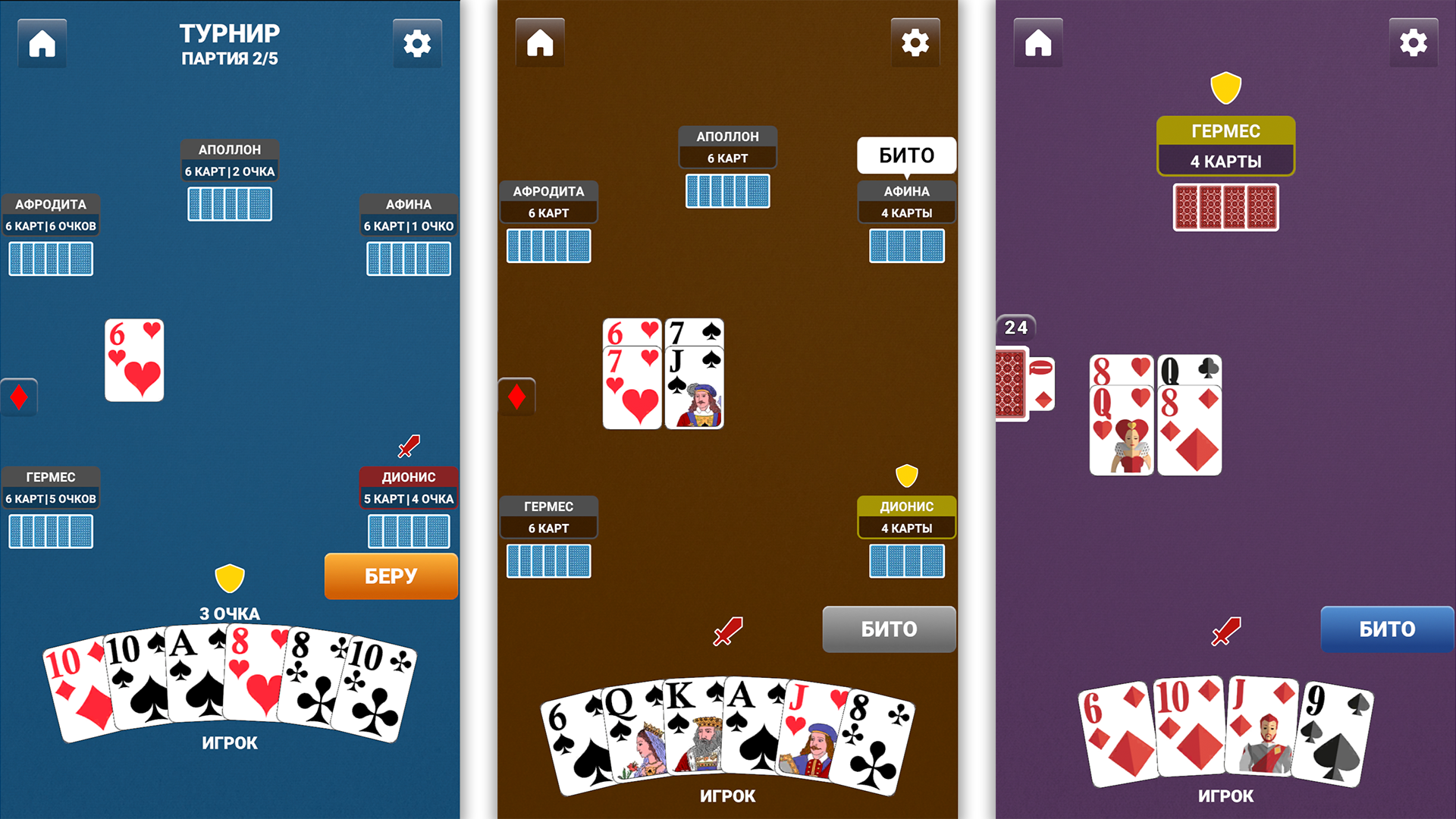Click the settings gear on the purple table
Viewport: 1456px width, 819px height.
tap(1414, 43)
